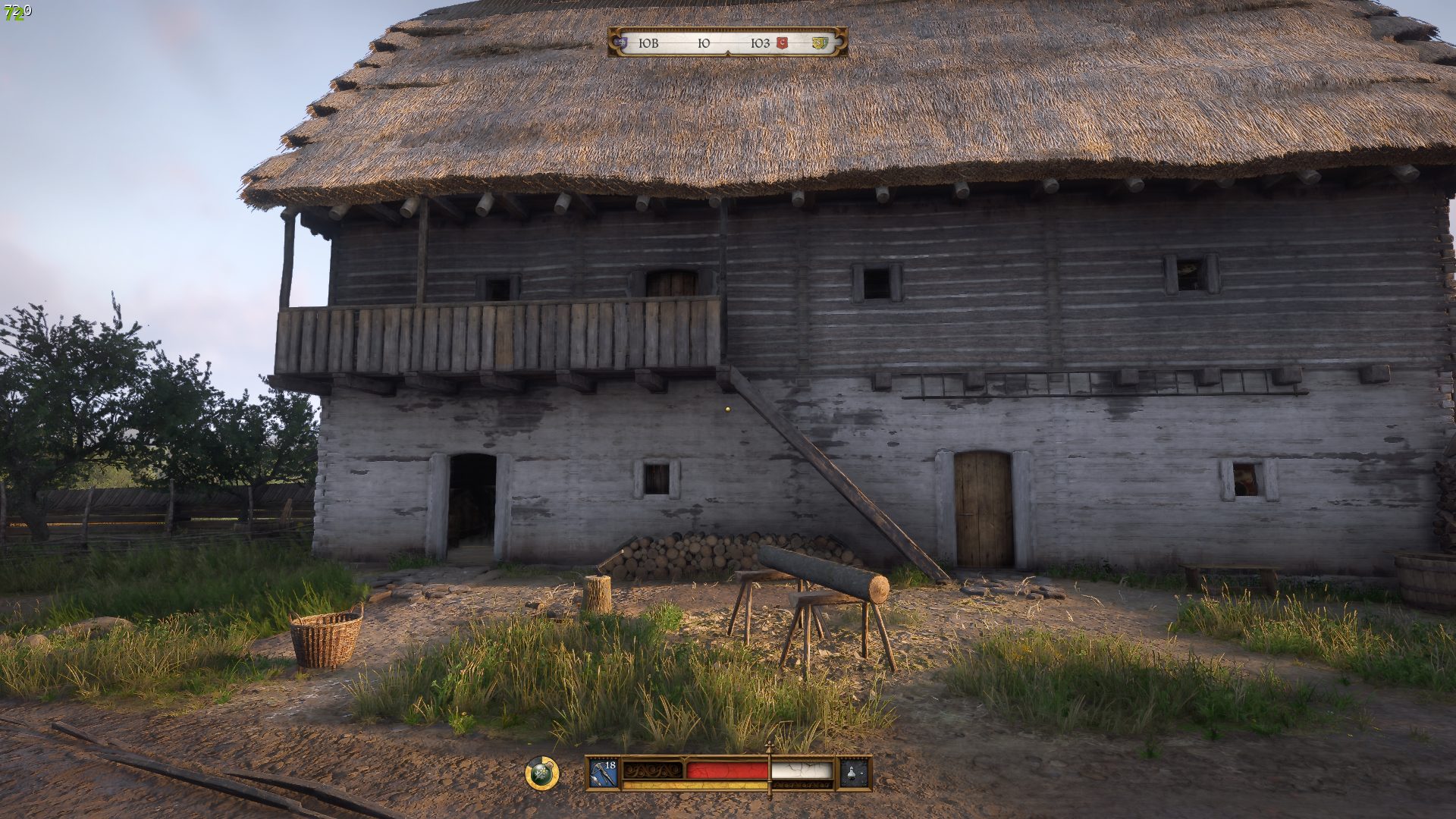Click the yellow-green shield marker on the compass
Image resolution: width=1456 pixels, height=819 pixels.
818,43
